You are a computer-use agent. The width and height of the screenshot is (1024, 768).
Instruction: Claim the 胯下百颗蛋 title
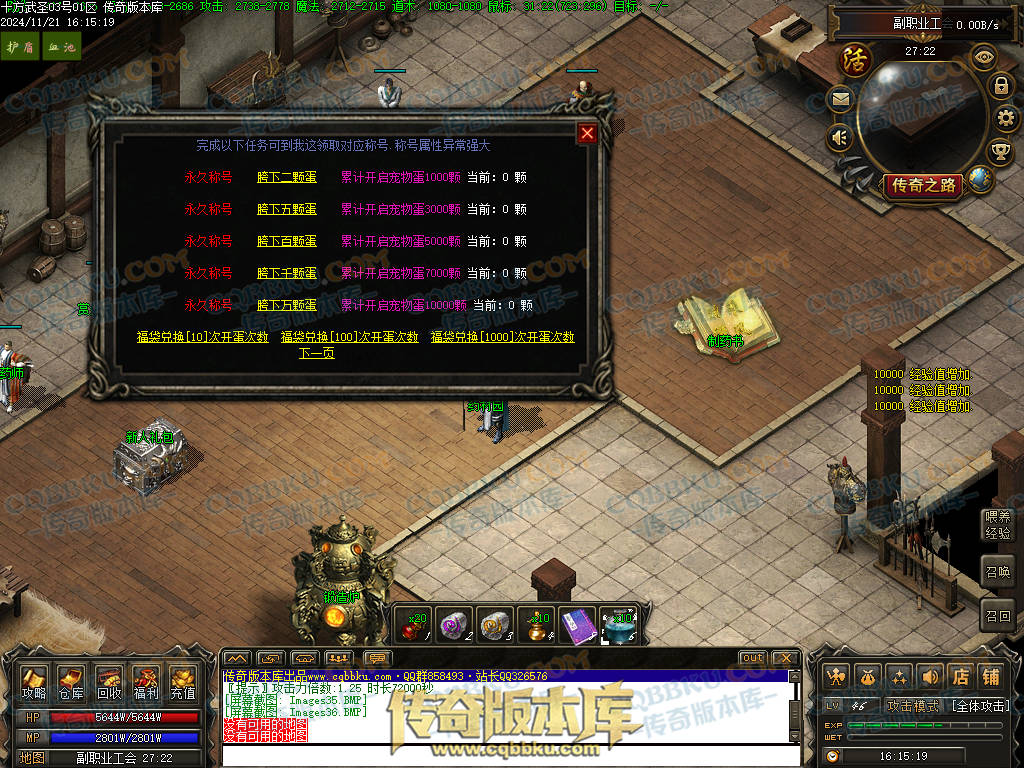pyautogui.click(x=286, y=241)
